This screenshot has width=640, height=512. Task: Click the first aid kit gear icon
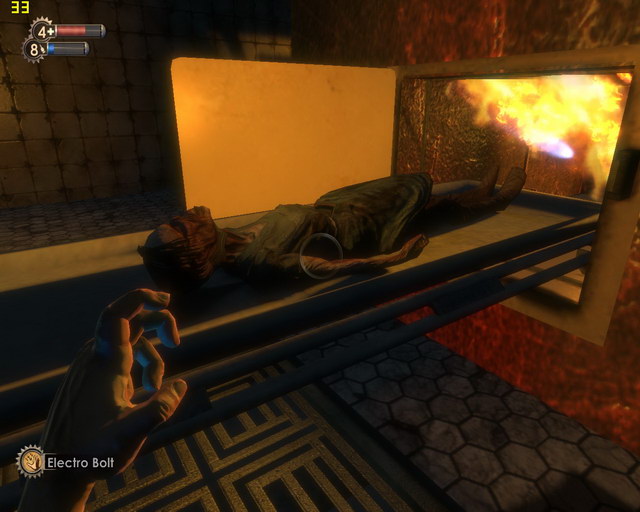tap(44, 31)
